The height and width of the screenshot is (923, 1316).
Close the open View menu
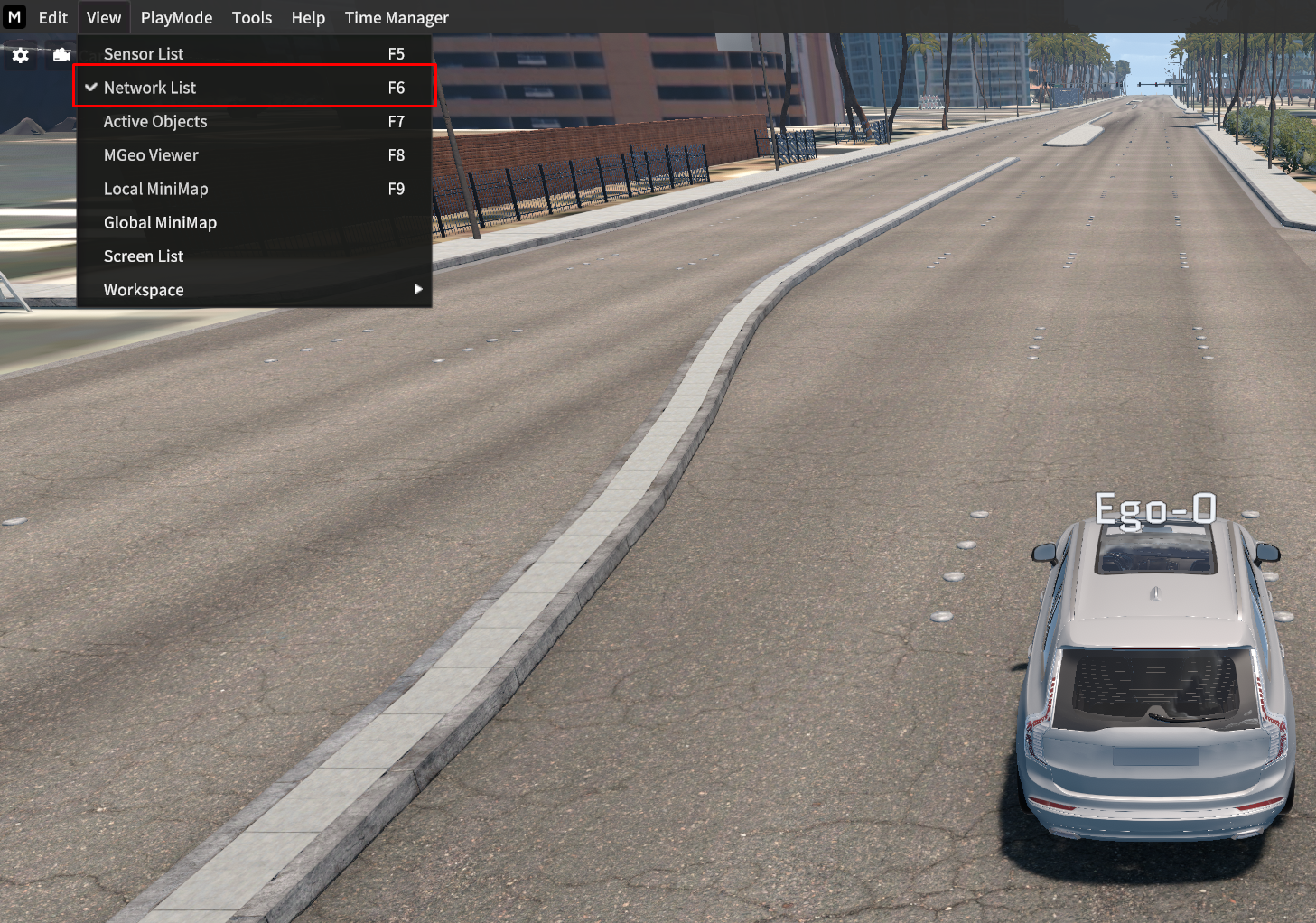pos(104,18)
